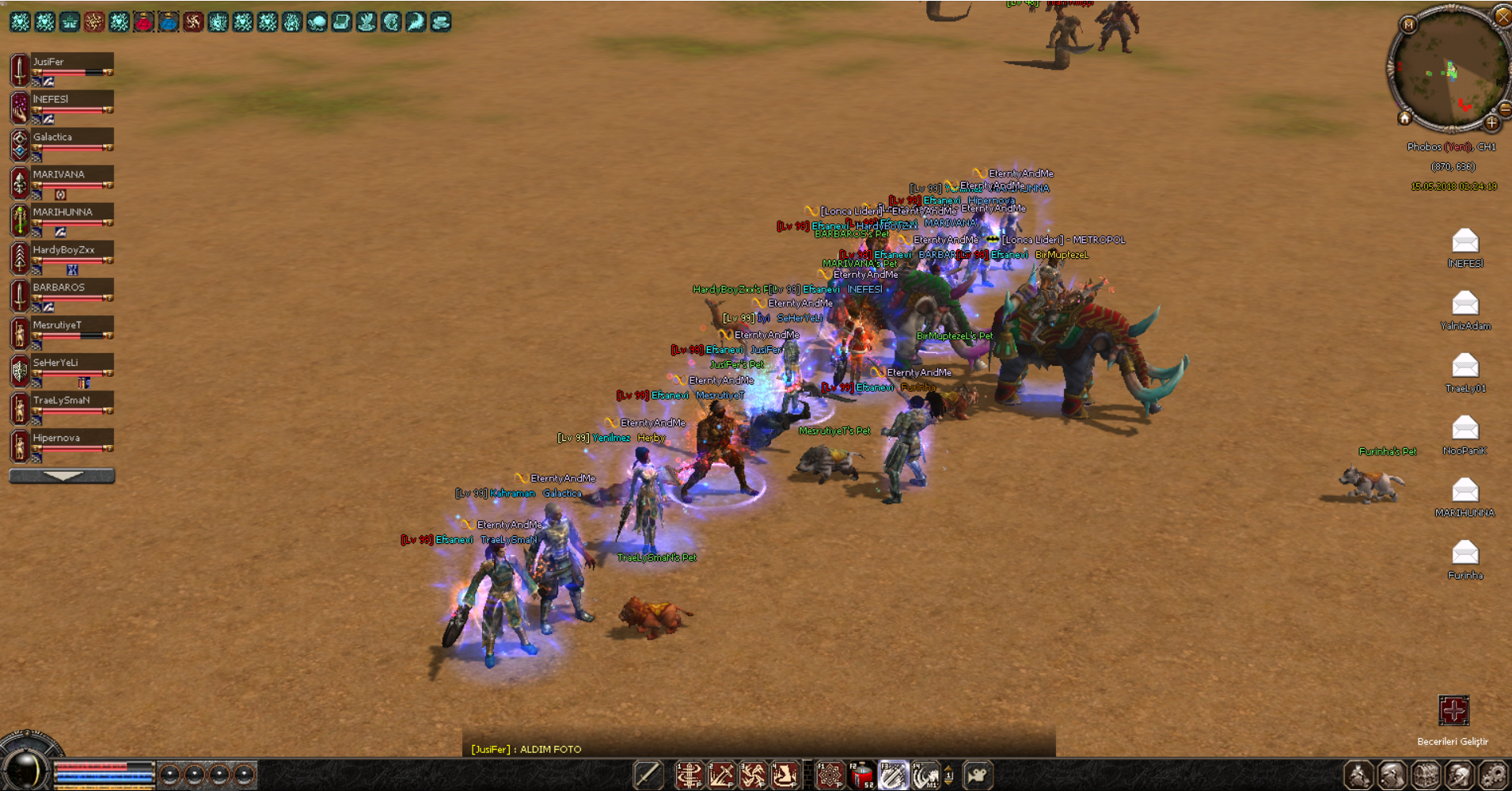1512x791 pixels.
Task: Zoom in the minimap with plus button
Action: tap(1491, 123)
